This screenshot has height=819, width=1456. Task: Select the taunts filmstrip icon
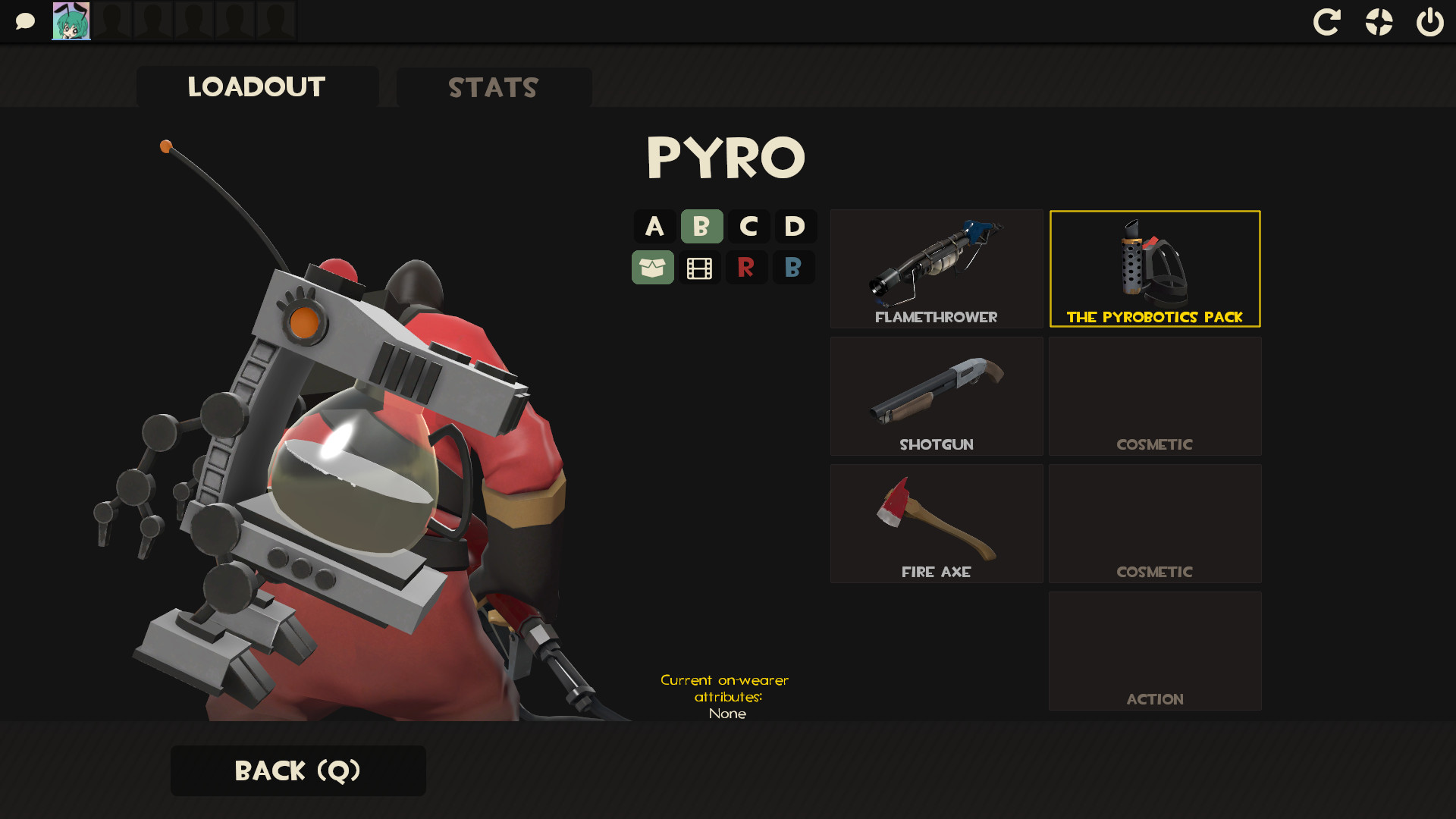tap(700, 267)
